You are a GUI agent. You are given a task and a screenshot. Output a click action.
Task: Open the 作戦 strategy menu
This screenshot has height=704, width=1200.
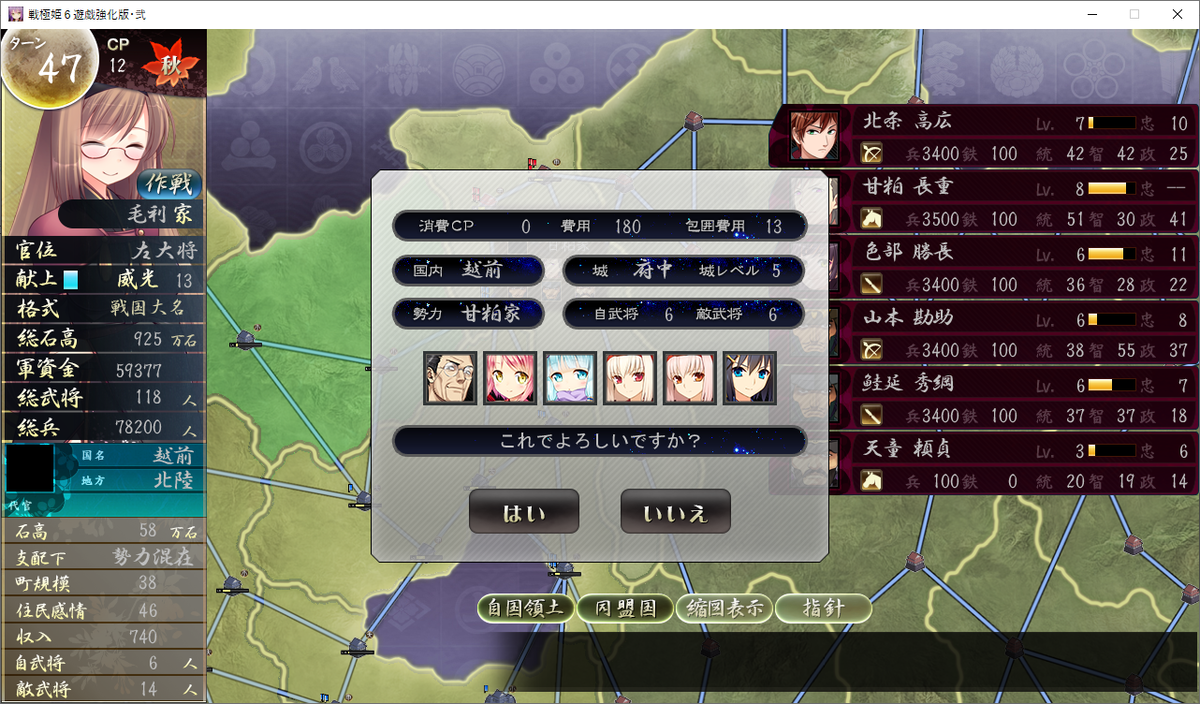click(169, 184)
